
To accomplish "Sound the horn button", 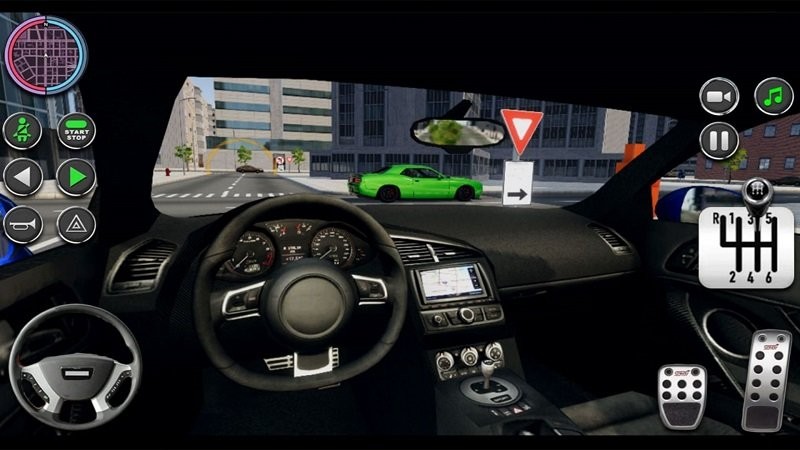I will tap(22, 225).
